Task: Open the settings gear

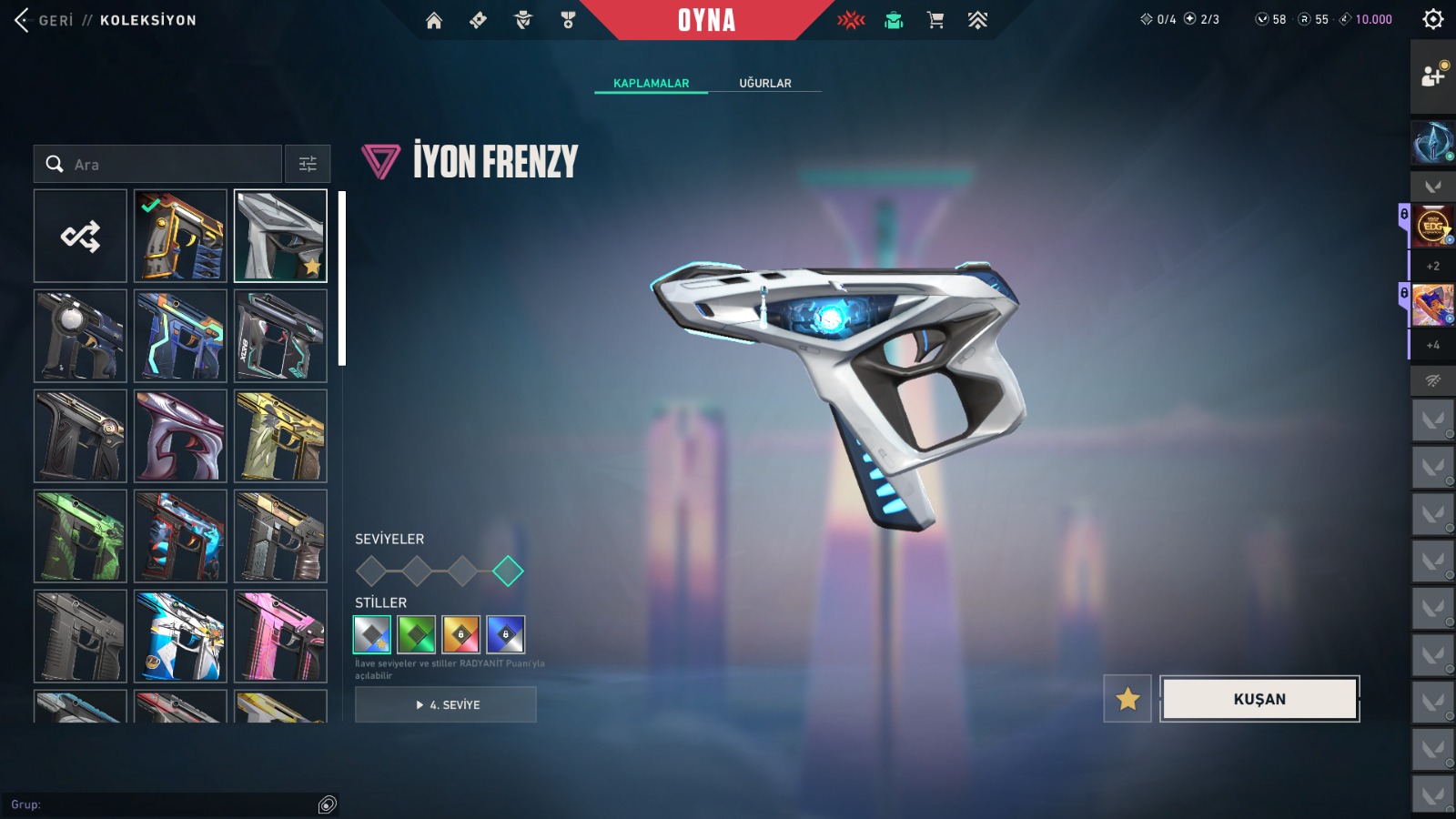Action: (1432, 19)
